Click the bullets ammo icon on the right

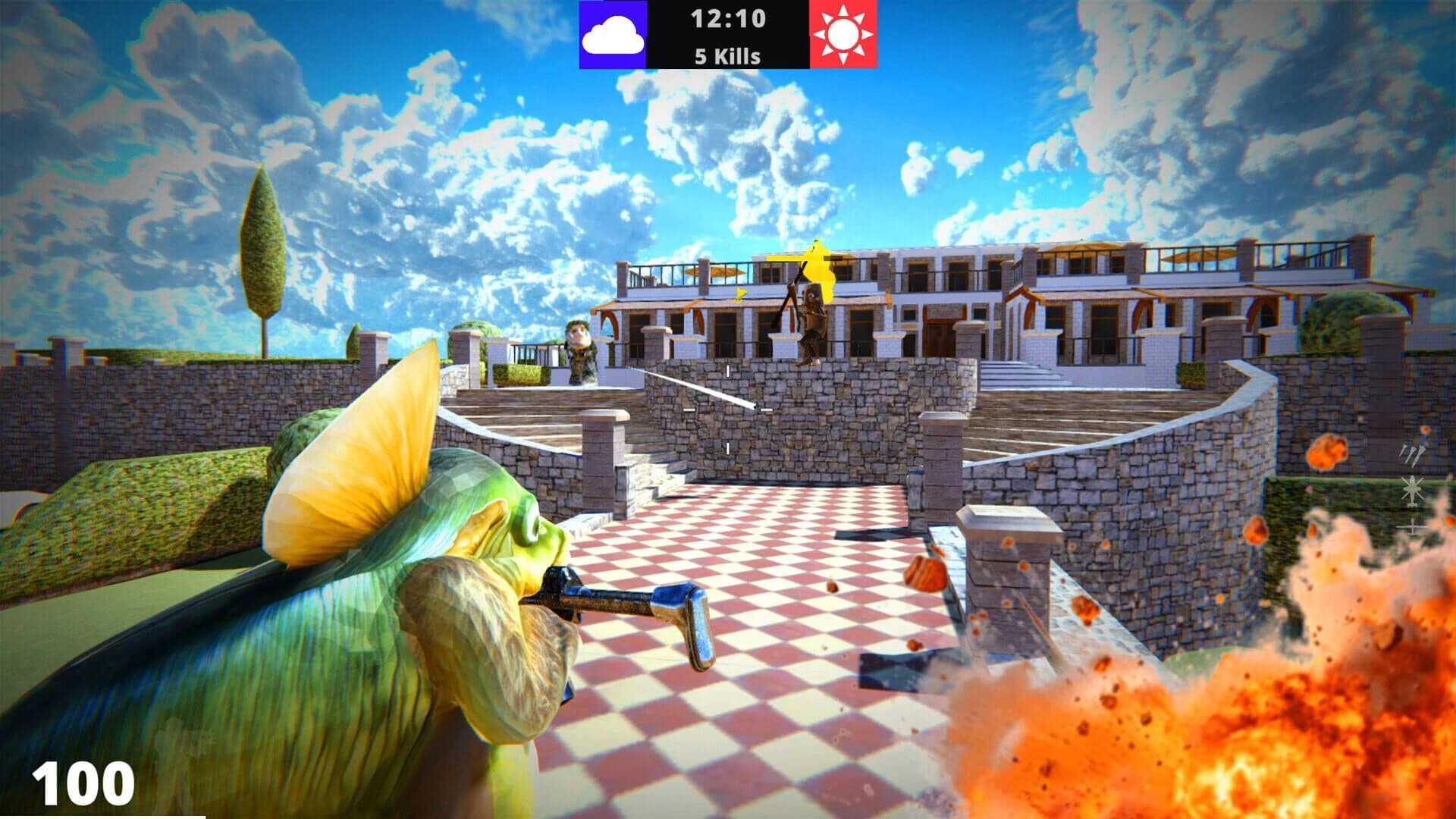point(1414,453)
